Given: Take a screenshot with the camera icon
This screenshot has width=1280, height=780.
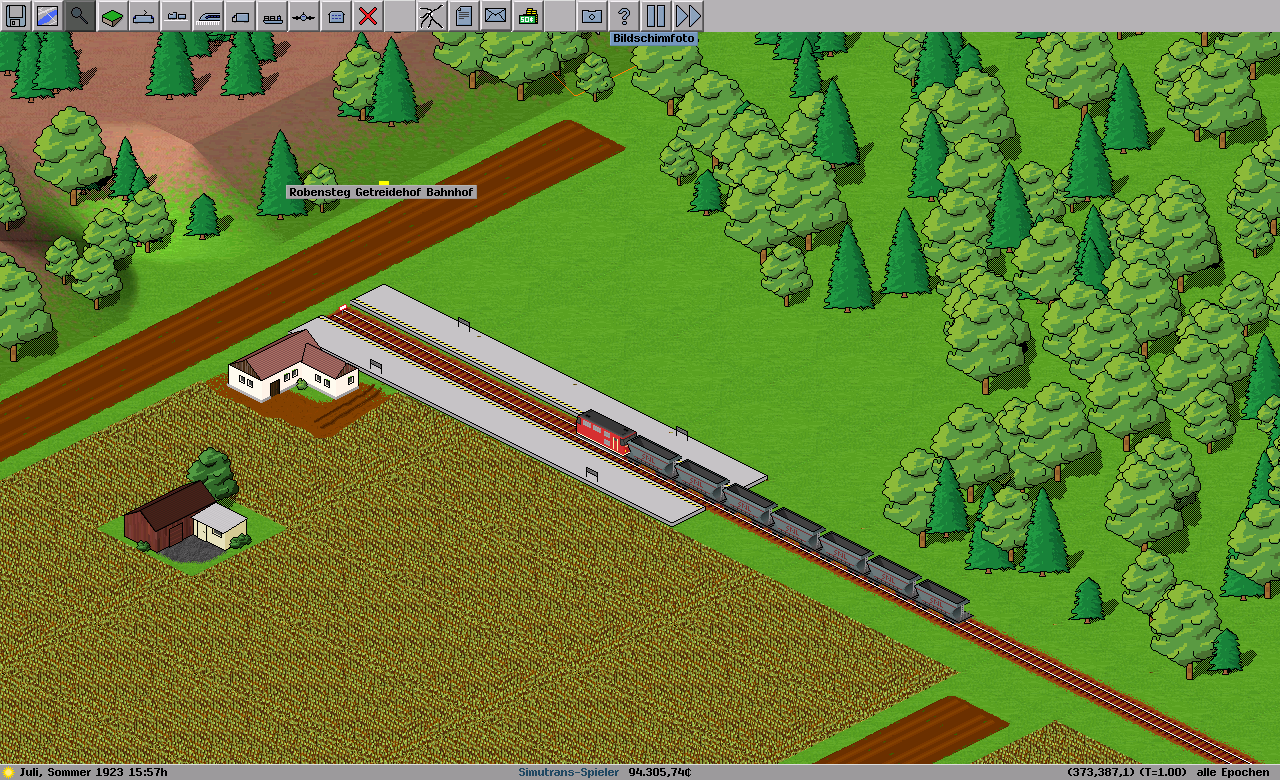Looking at the screenshot, I should coord(592,16).
